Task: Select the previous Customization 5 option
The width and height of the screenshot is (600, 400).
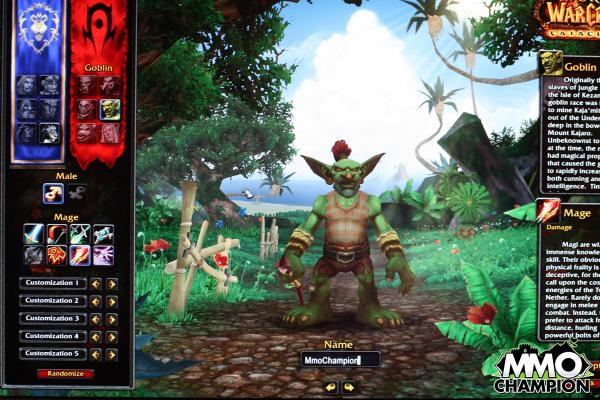Action: [96, 353]
